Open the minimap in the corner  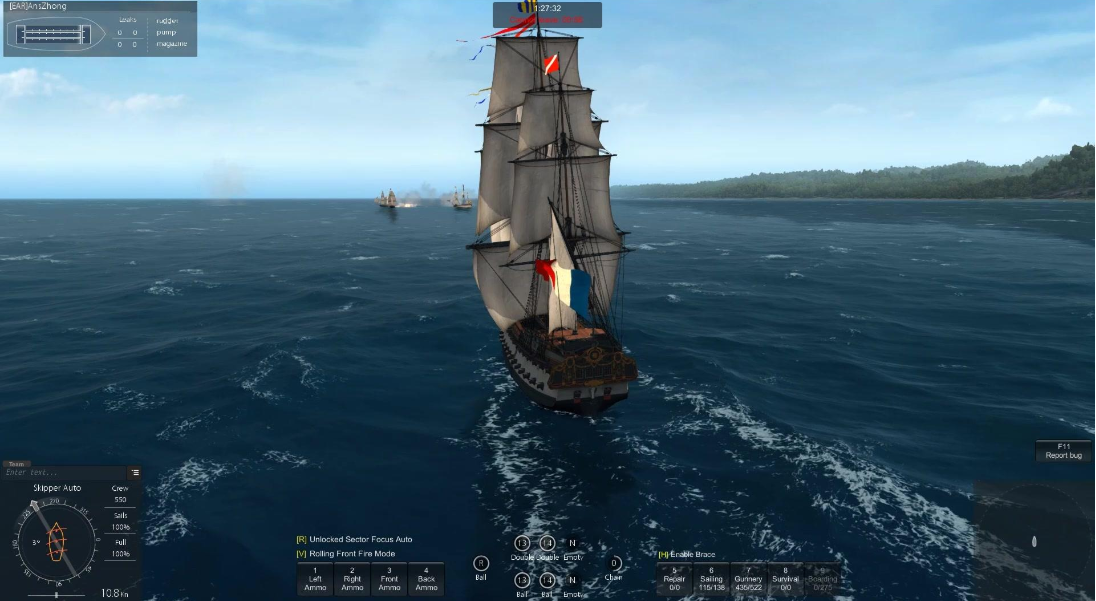(x=1033, y=541)
